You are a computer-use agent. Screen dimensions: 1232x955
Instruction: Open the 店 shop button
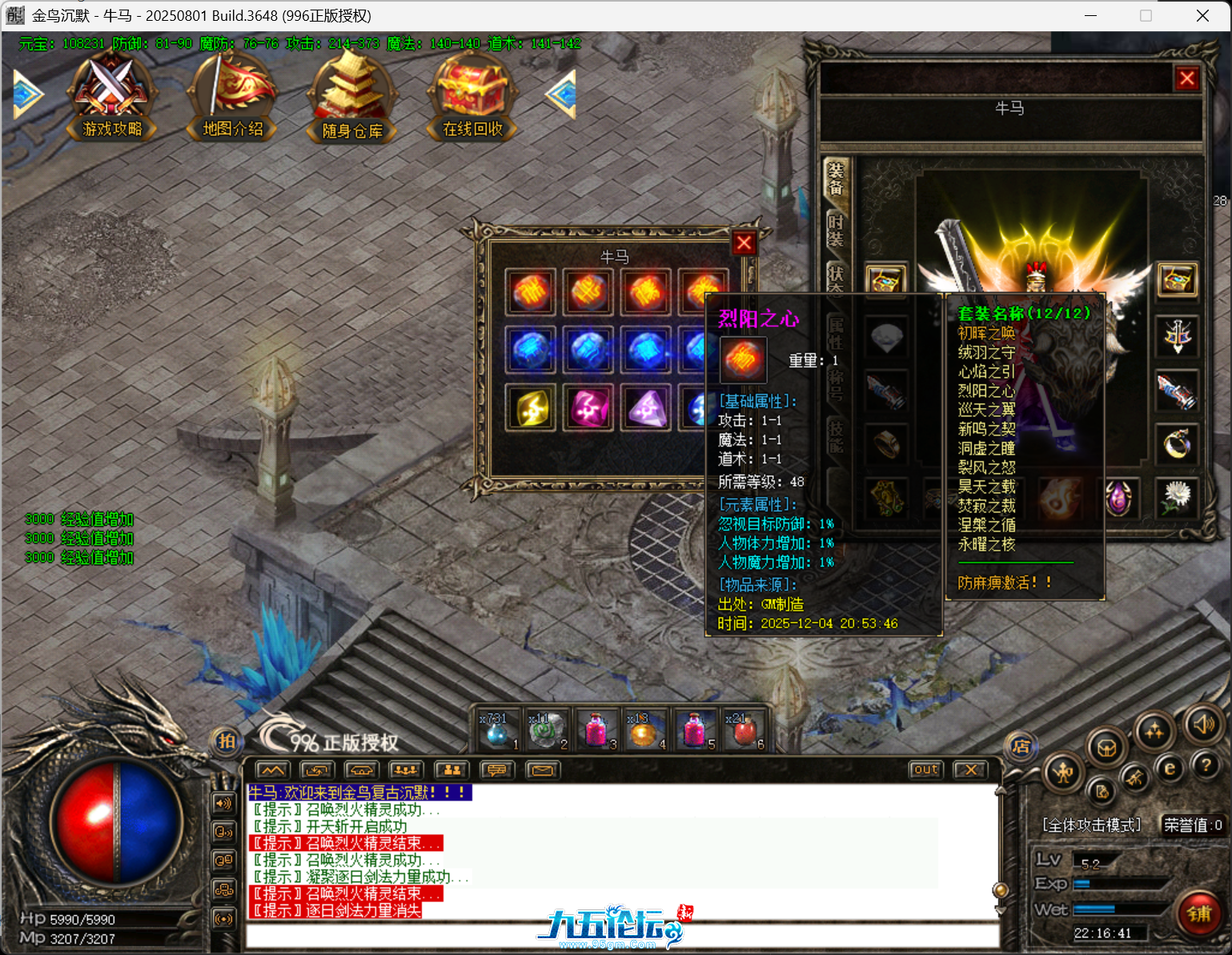(x=1020, y=747)
